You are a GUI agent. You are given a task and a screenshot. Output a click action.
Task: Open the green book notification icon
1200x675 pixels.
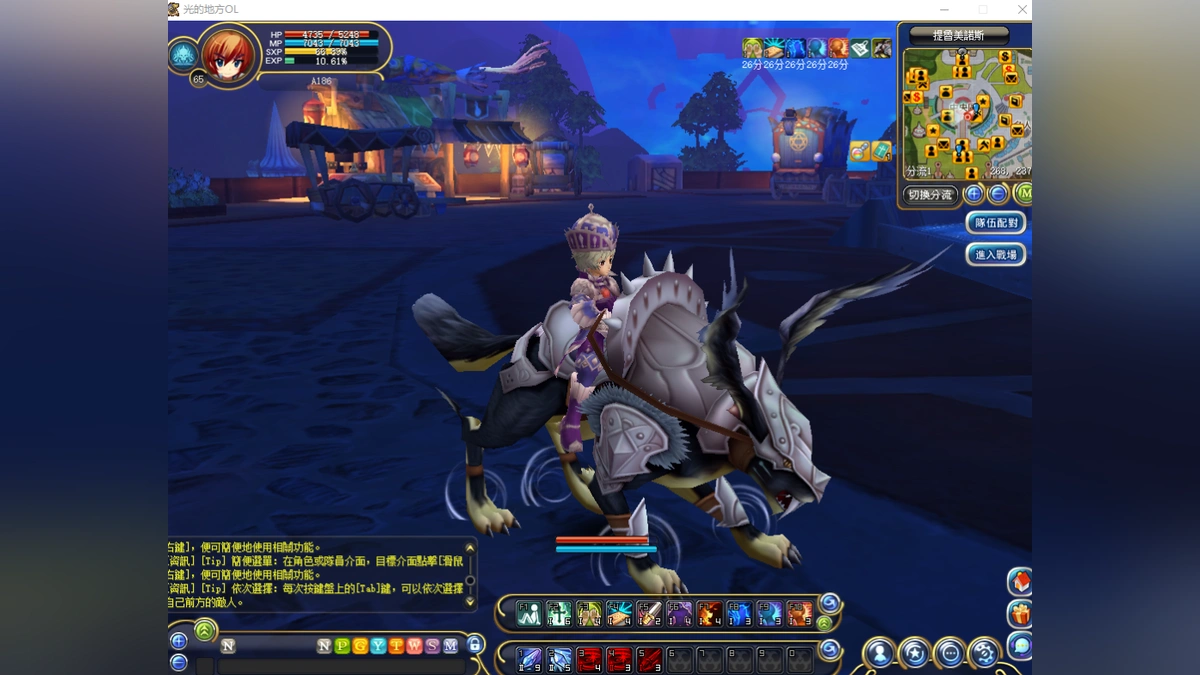coord(880,151)
